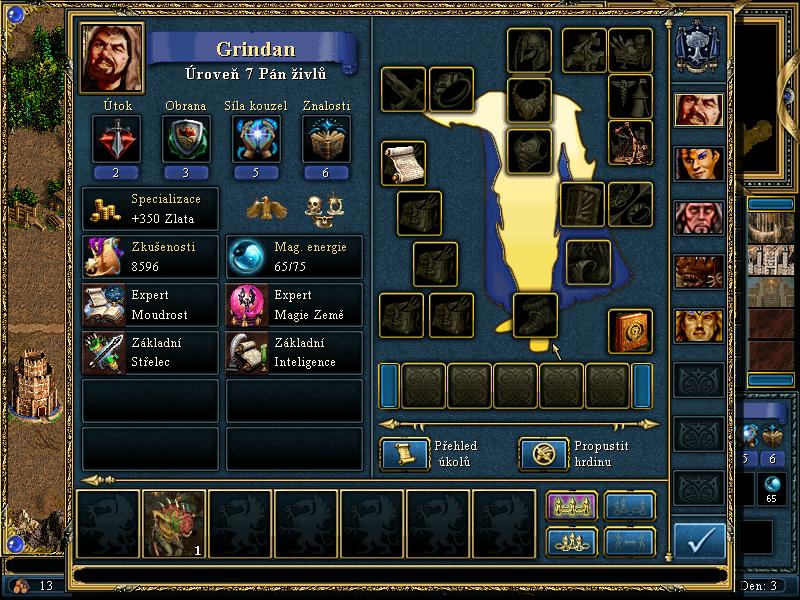
Task: Select the catapult war machine slot
Action: 630,142
